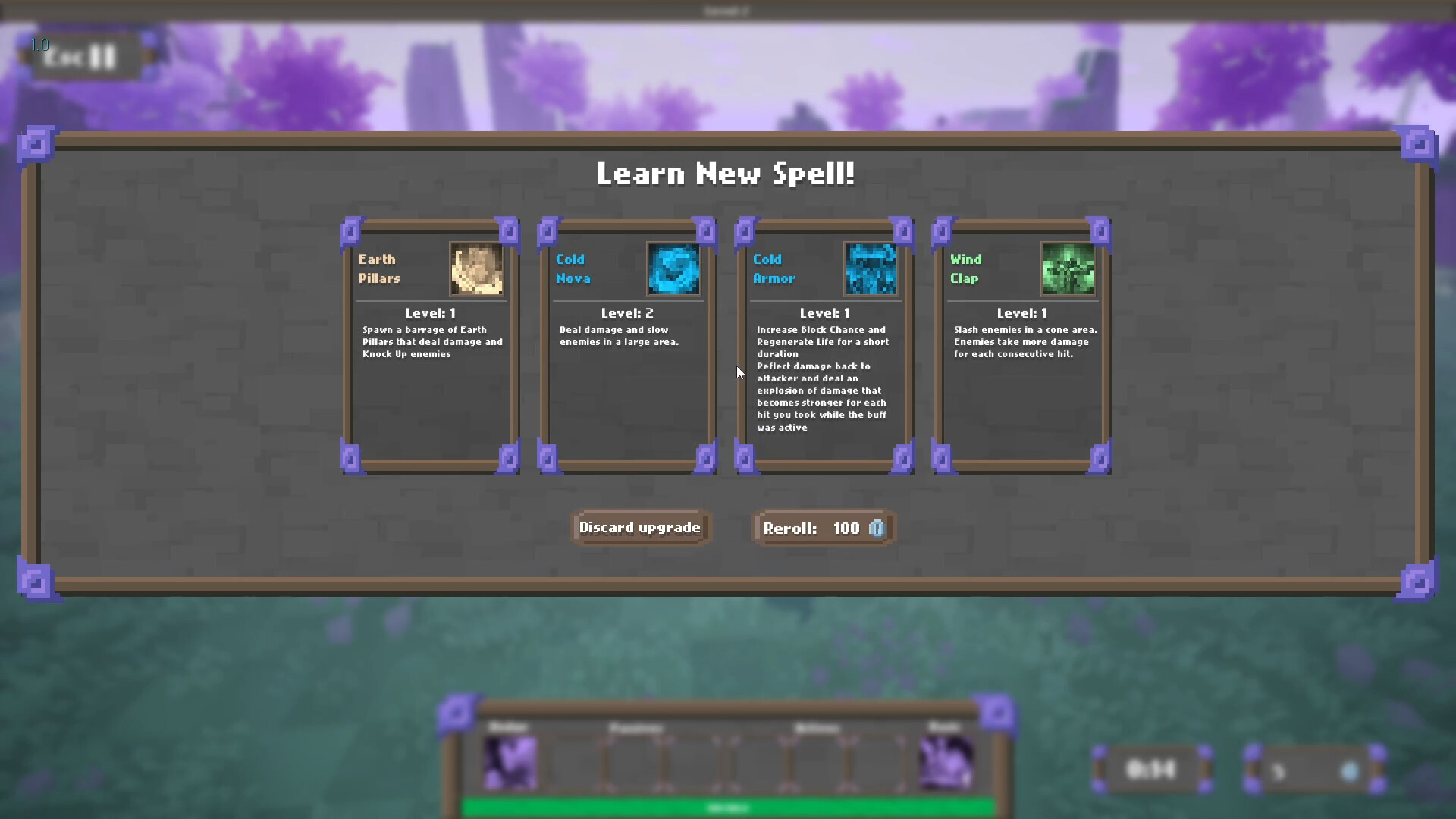Select the Cold Armor spell icon

tap(871, 269)
